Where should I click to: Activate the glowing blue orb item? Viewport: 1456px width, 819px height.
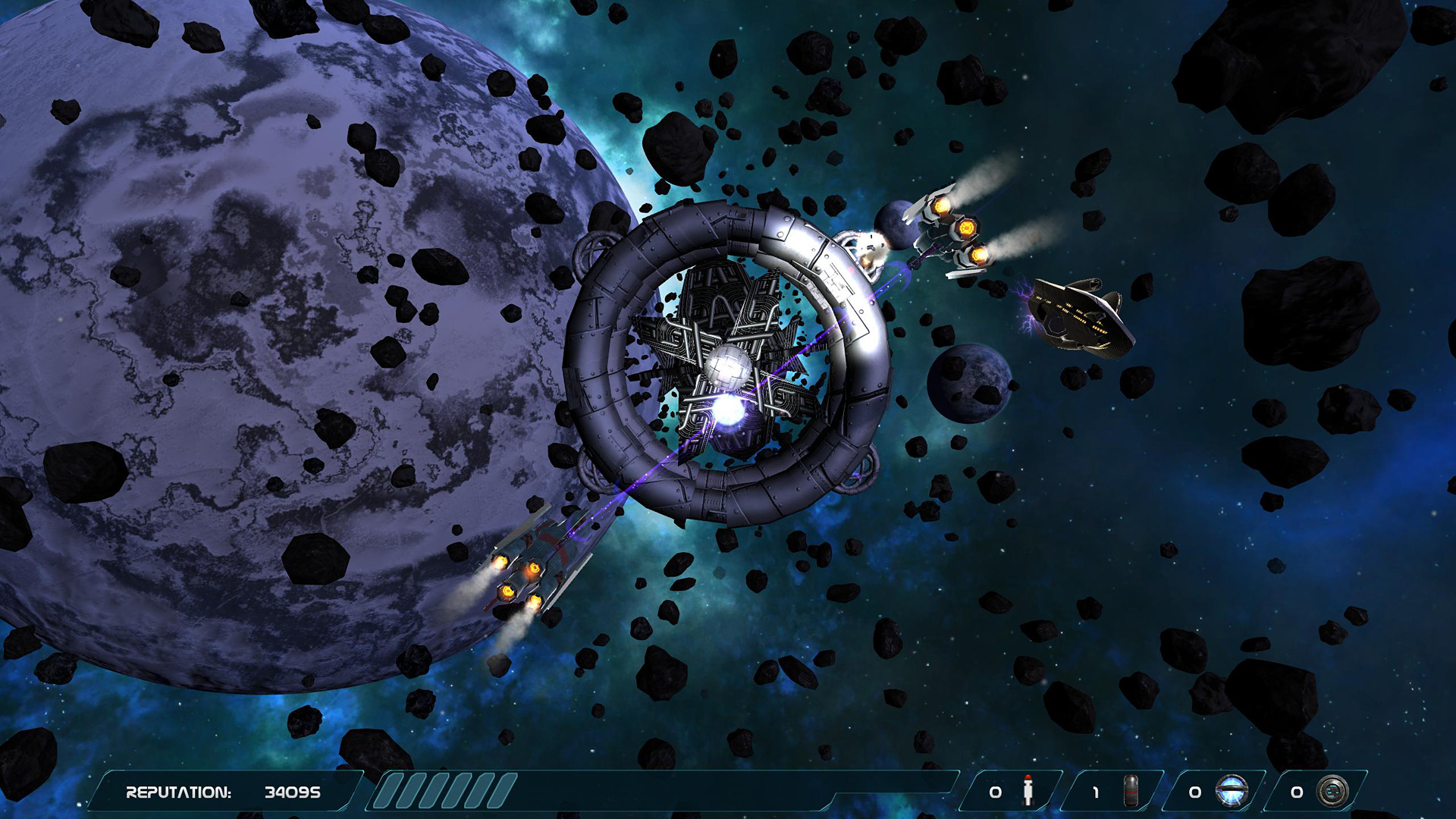pos(1232,791)
